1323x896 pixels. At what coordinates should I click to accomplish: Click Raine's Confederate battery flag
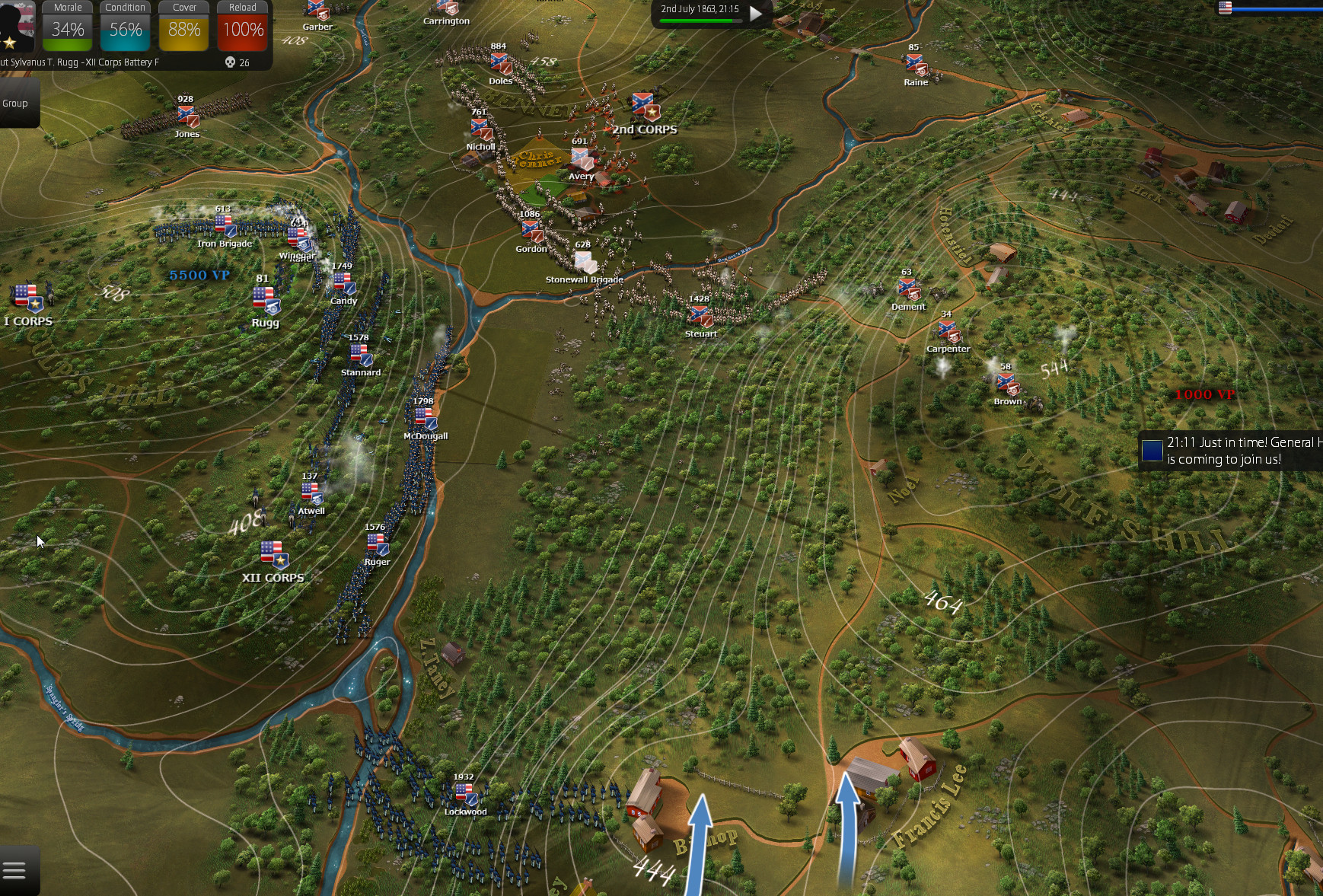coord(915,65)
